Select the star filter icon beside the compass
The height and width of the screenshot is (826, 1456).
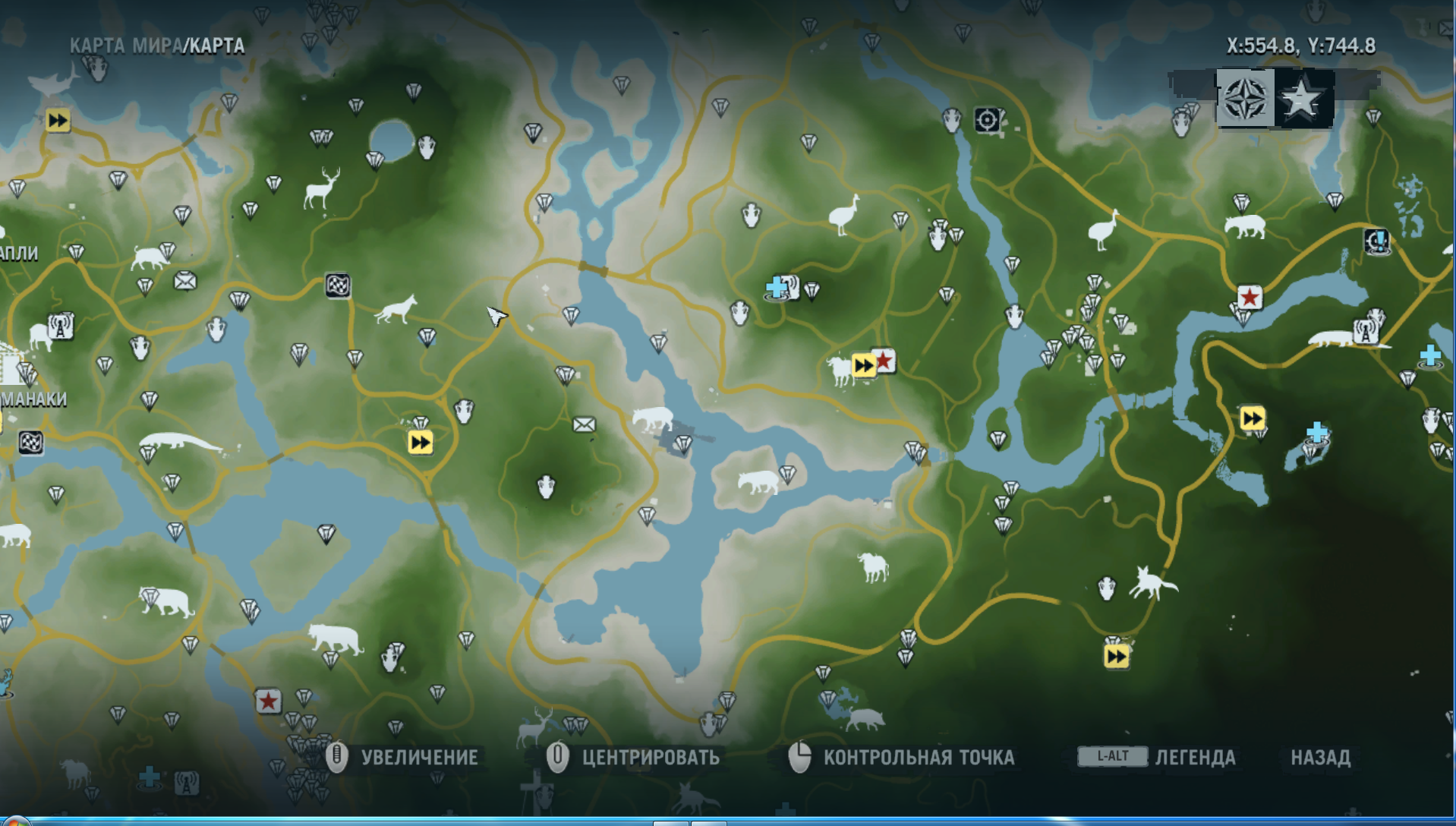[1302, 99]
